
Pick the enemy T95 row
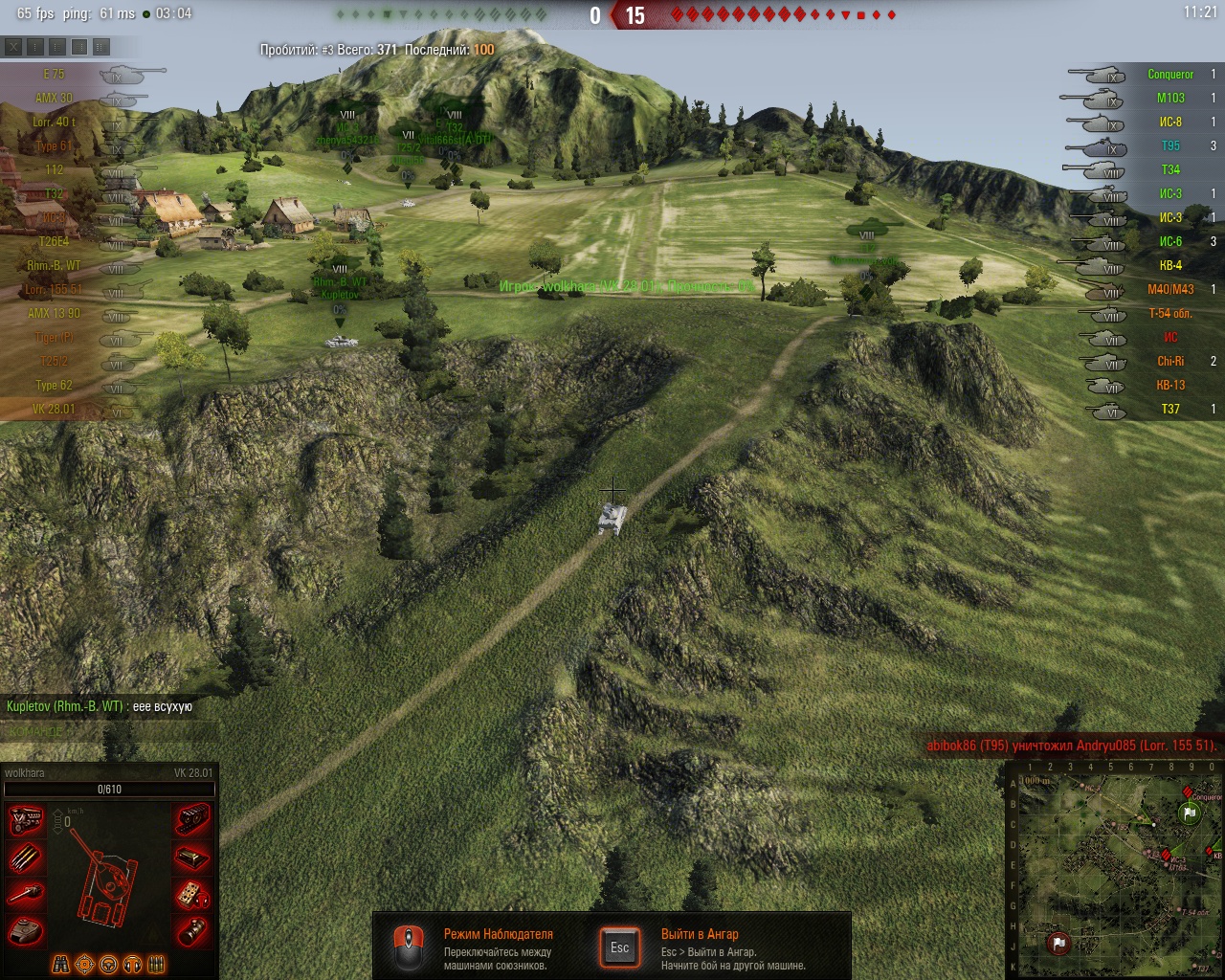pyautogui.click(x=1170, y=145)
